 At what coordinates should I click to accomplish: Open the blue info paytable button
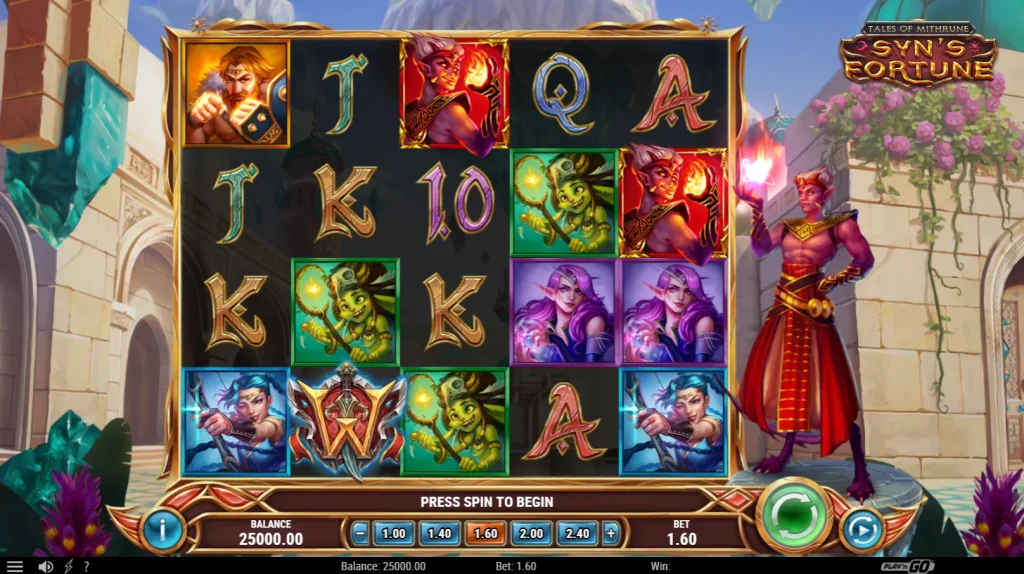click(163, 528)
